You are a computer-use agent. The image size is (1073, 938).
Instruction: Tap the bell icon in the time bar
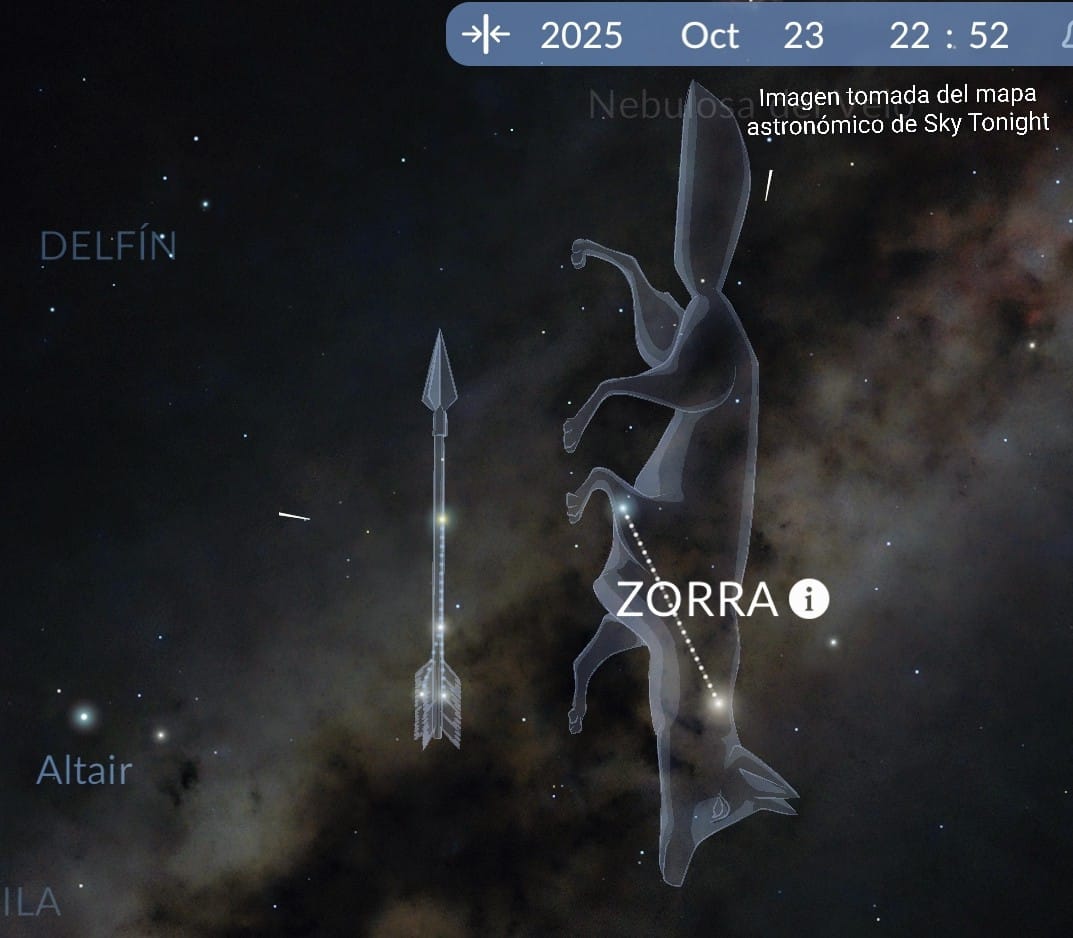coord(1064,36)
